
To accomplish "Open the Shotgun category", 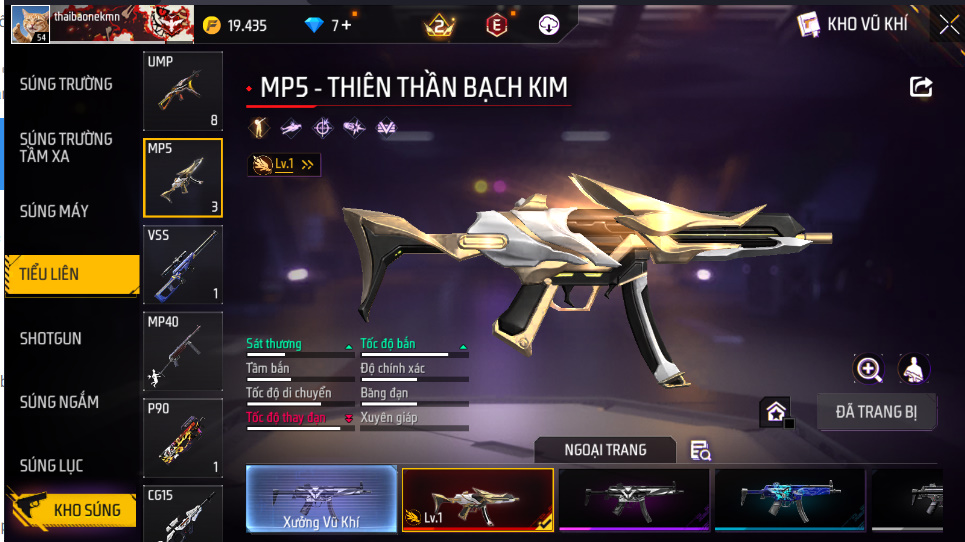I will coord(51,338).
